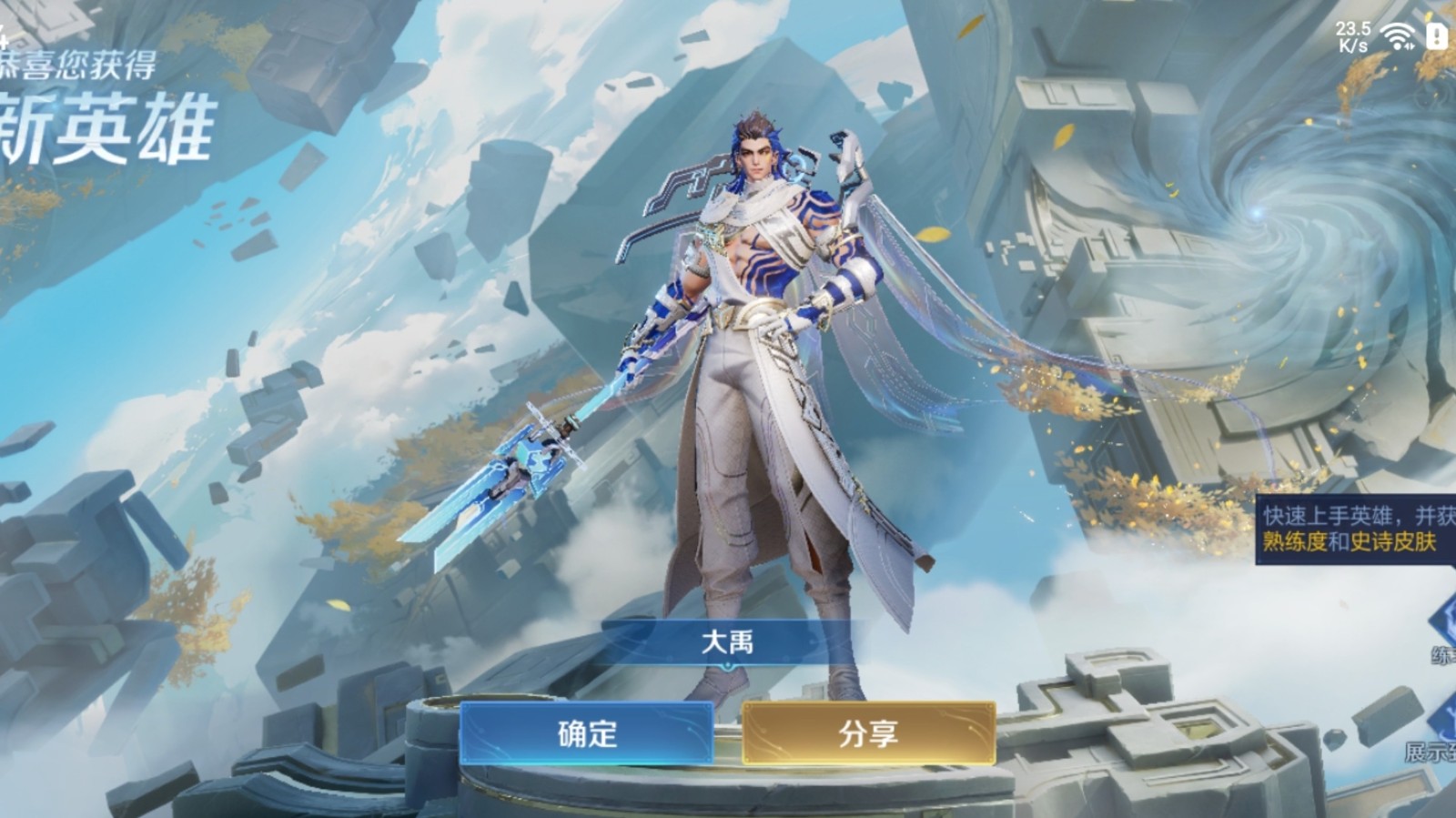Viewport: 1456px width, 818px height.
Task: Click the WiFi signal indicator icon
Action: 1397,35
